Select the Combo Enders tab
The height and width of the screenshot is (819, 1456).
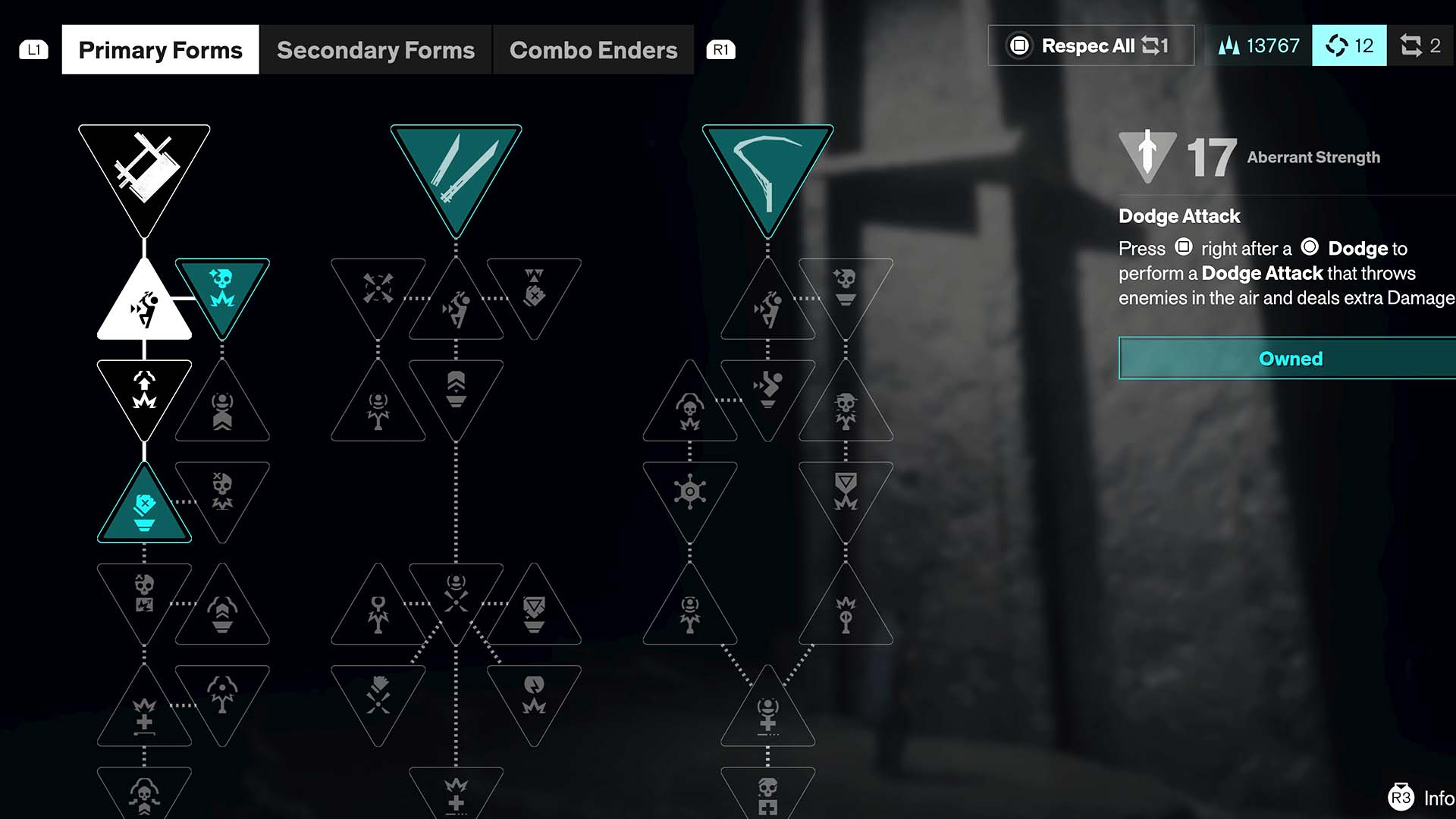pos(593,50)
